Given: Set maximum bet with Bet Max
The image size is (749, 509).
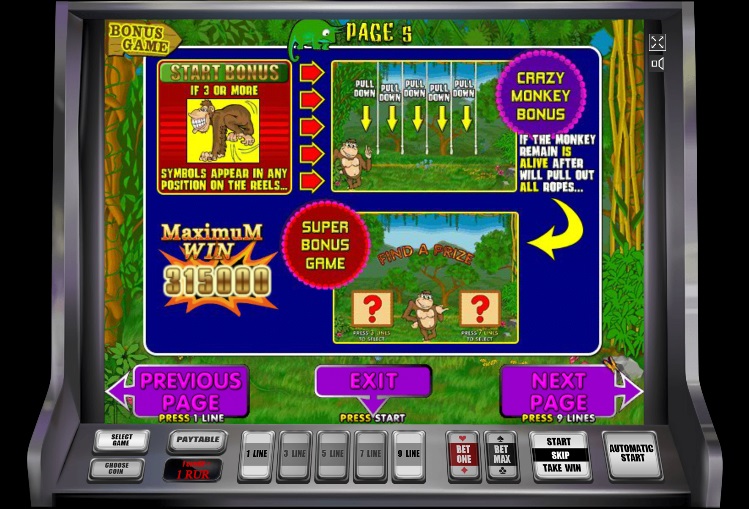Looking at the screenshot, I should (x=500, y=455).
